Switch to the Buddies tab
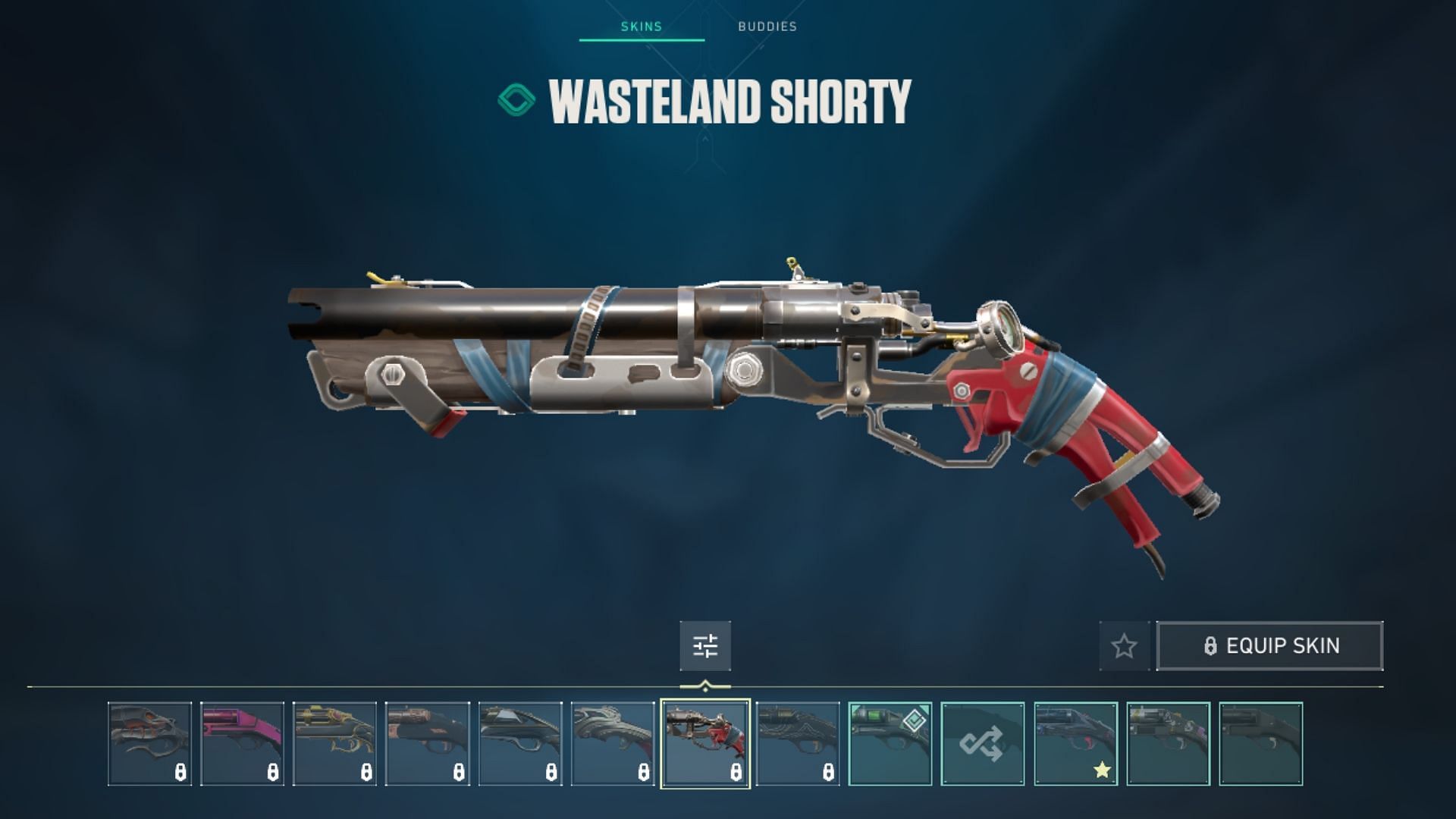The height and width of the screenshot is (819, 1456). (767, 27)
